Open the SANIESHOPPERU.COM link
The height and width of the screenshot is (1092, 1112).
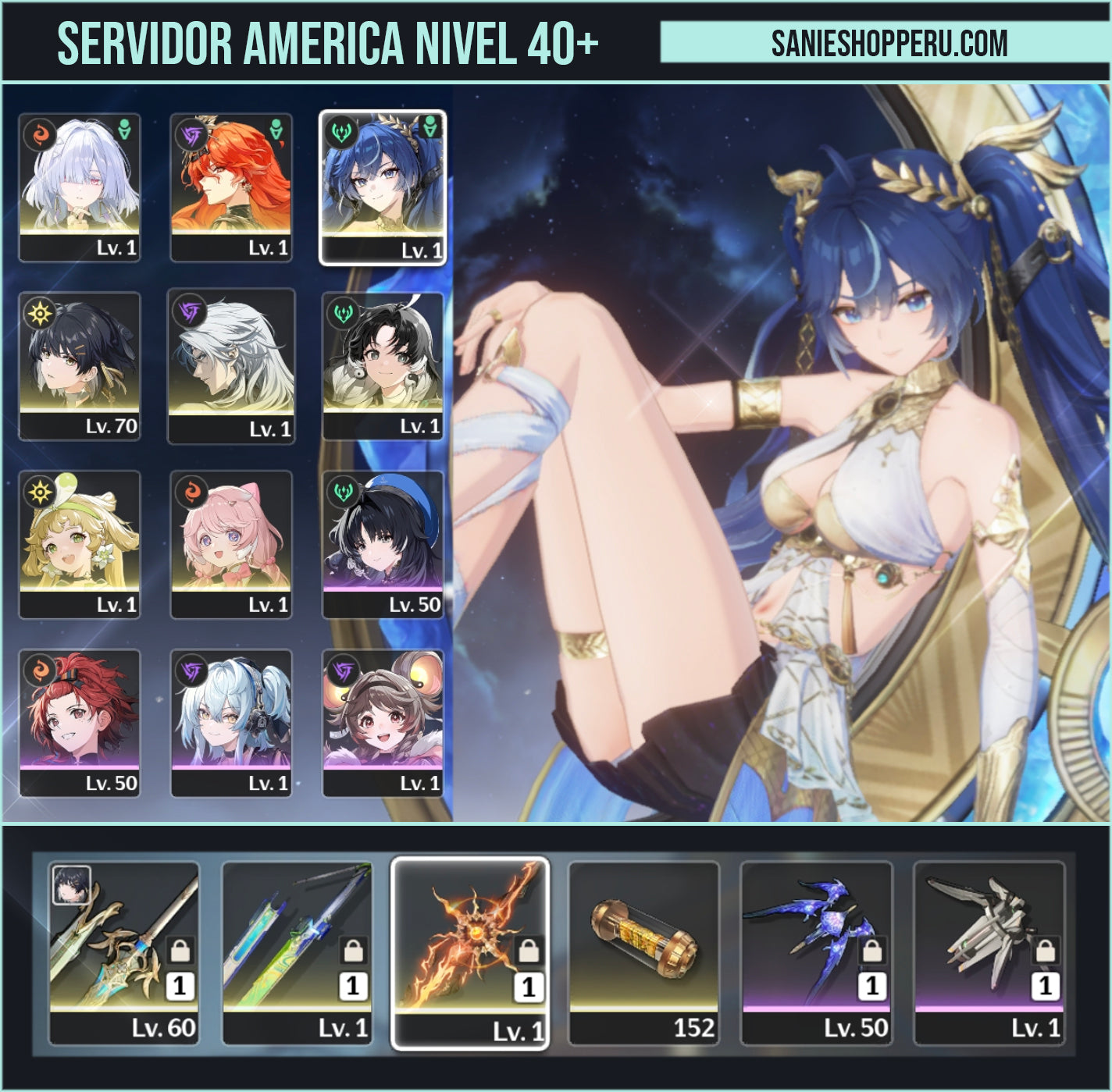(x=886, y=44)
